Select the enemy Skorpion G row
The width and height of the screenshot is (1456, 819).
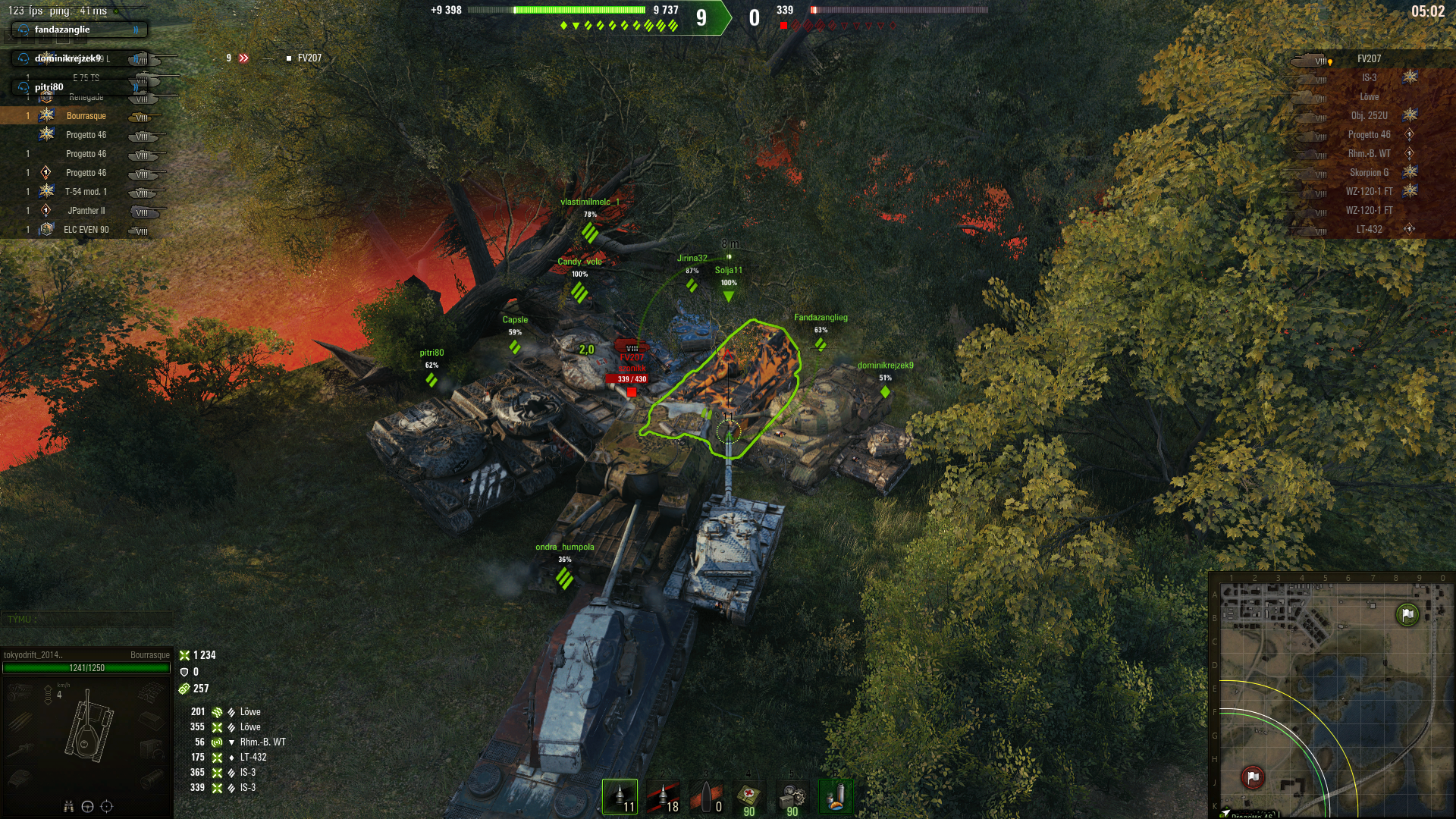tap(1369, 173)
